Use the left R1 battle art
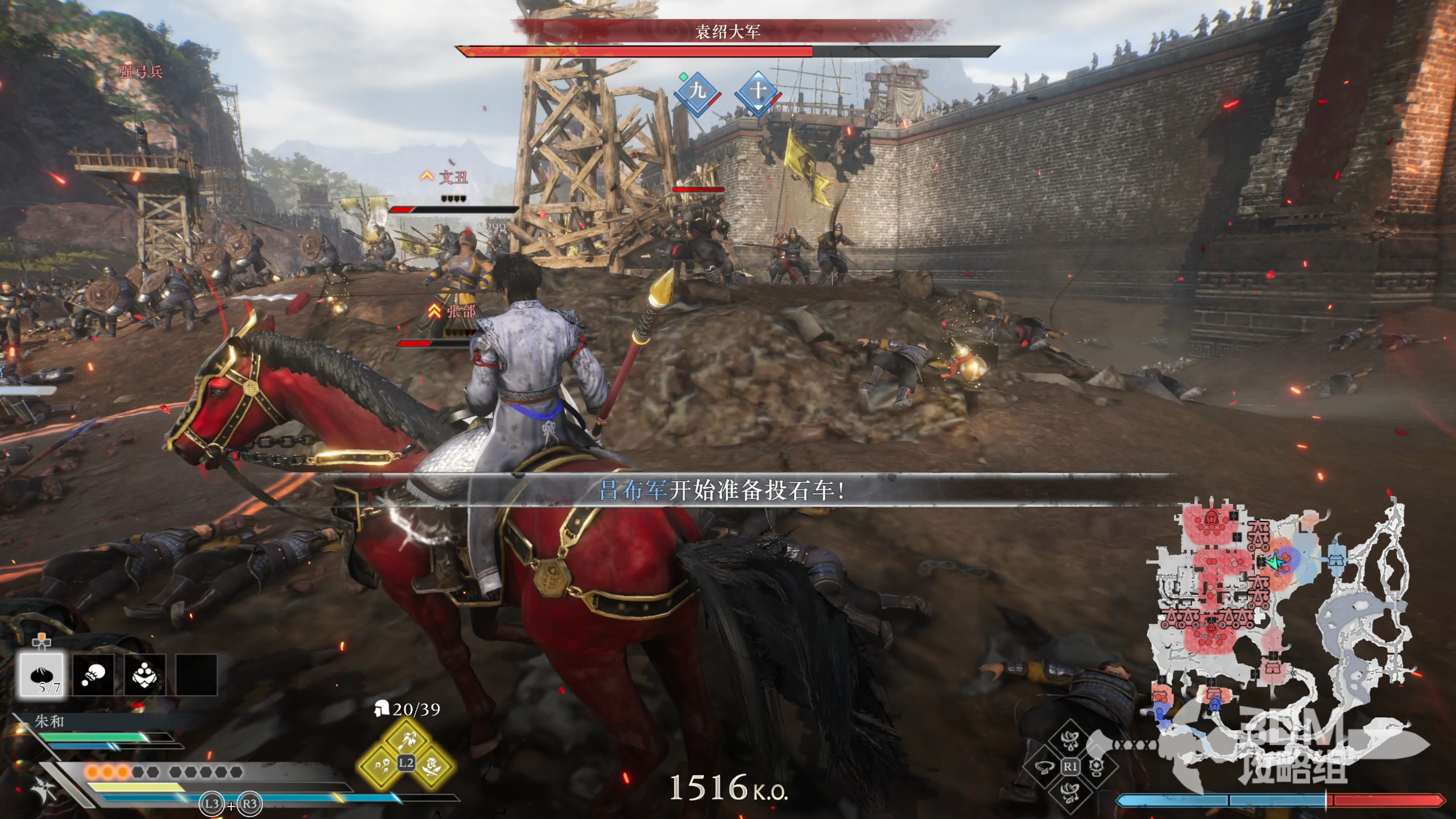This screenshot has height=819, width=1456. tap(1044, 767)
